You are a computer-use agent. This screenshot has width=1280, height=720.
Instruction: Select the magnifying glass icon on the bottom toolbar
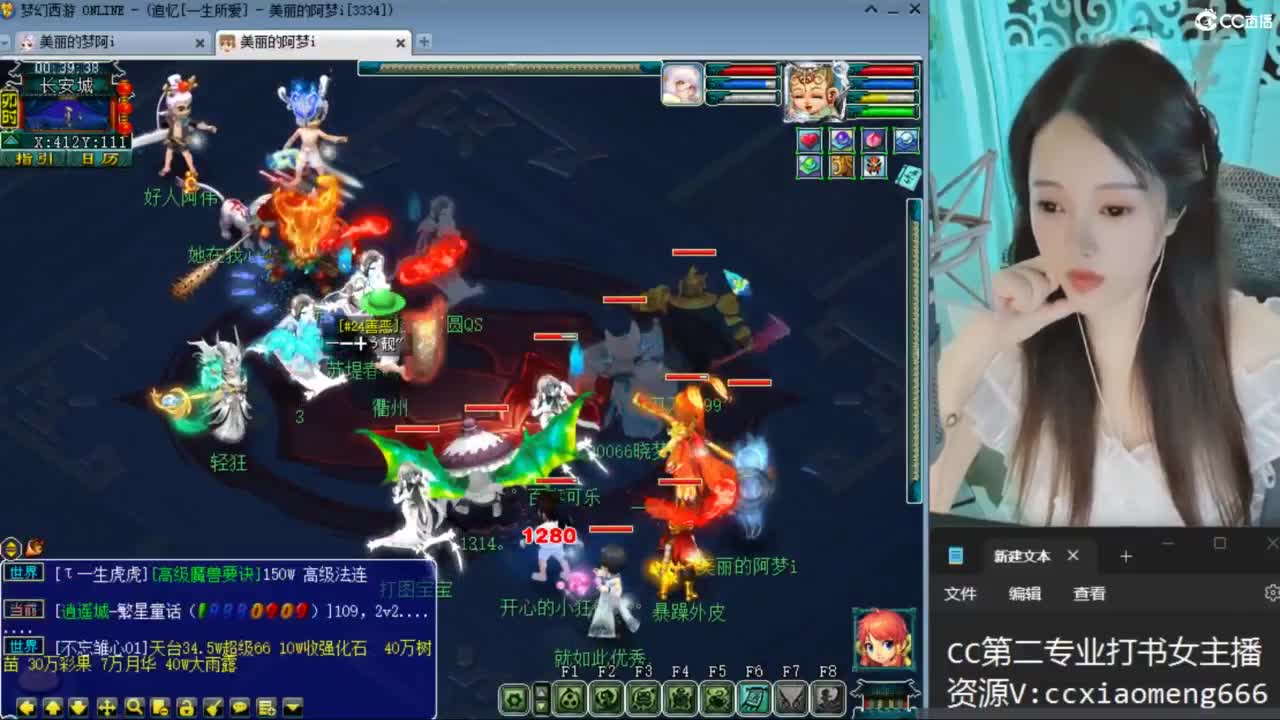135,707
